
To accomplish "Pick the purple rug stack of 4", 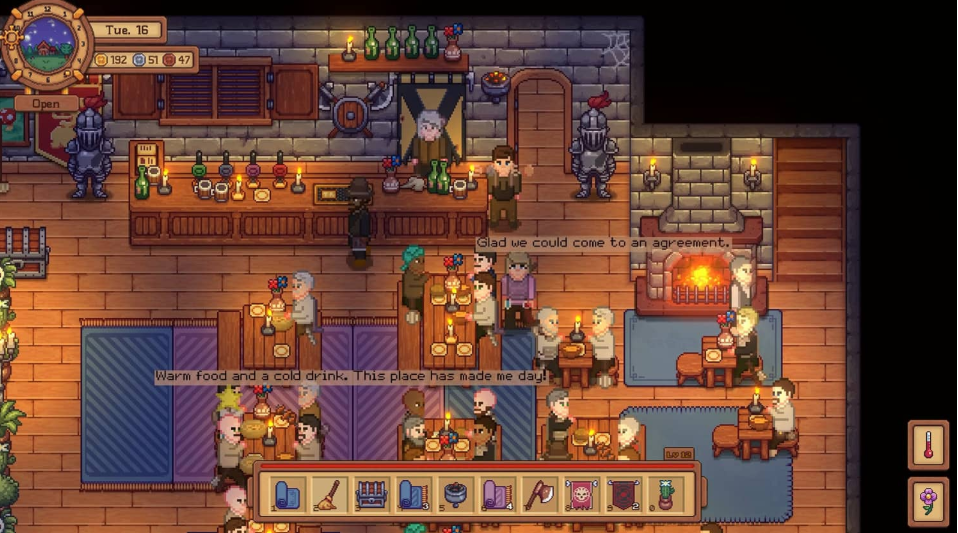I will tap(497, 494).
